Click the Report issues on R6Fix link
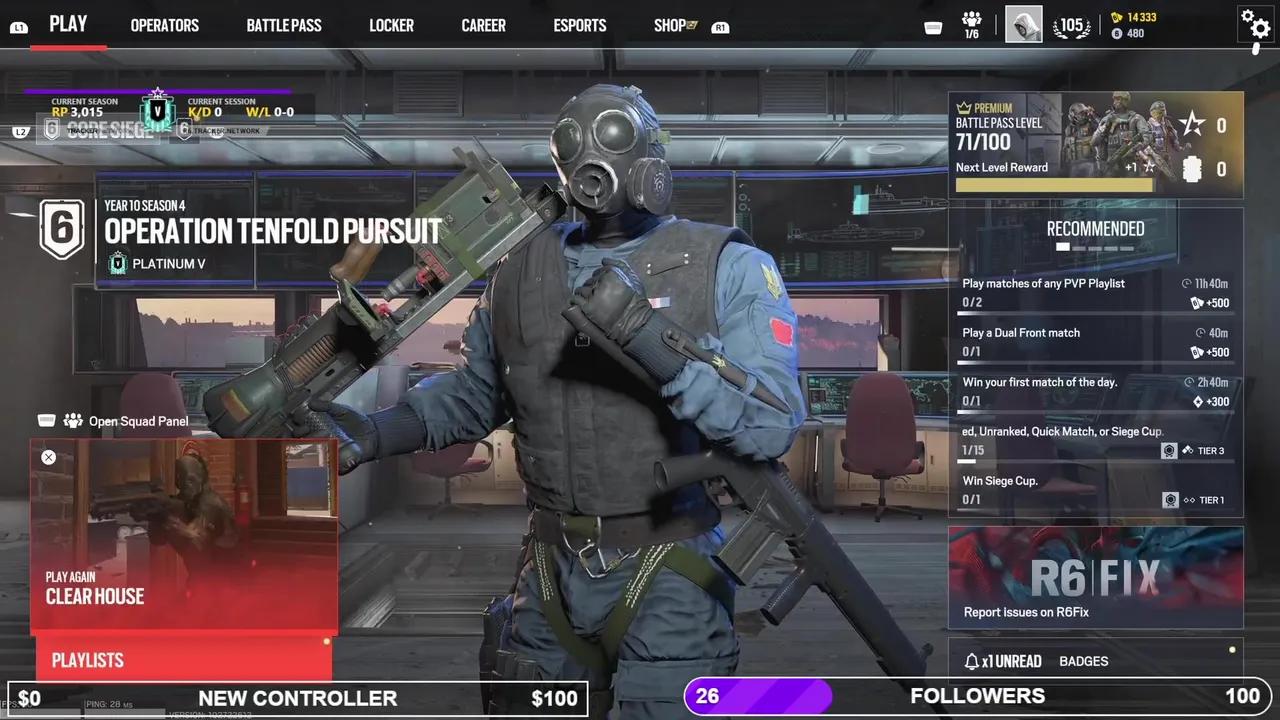1280x720 pixels. click(1026, 612)
